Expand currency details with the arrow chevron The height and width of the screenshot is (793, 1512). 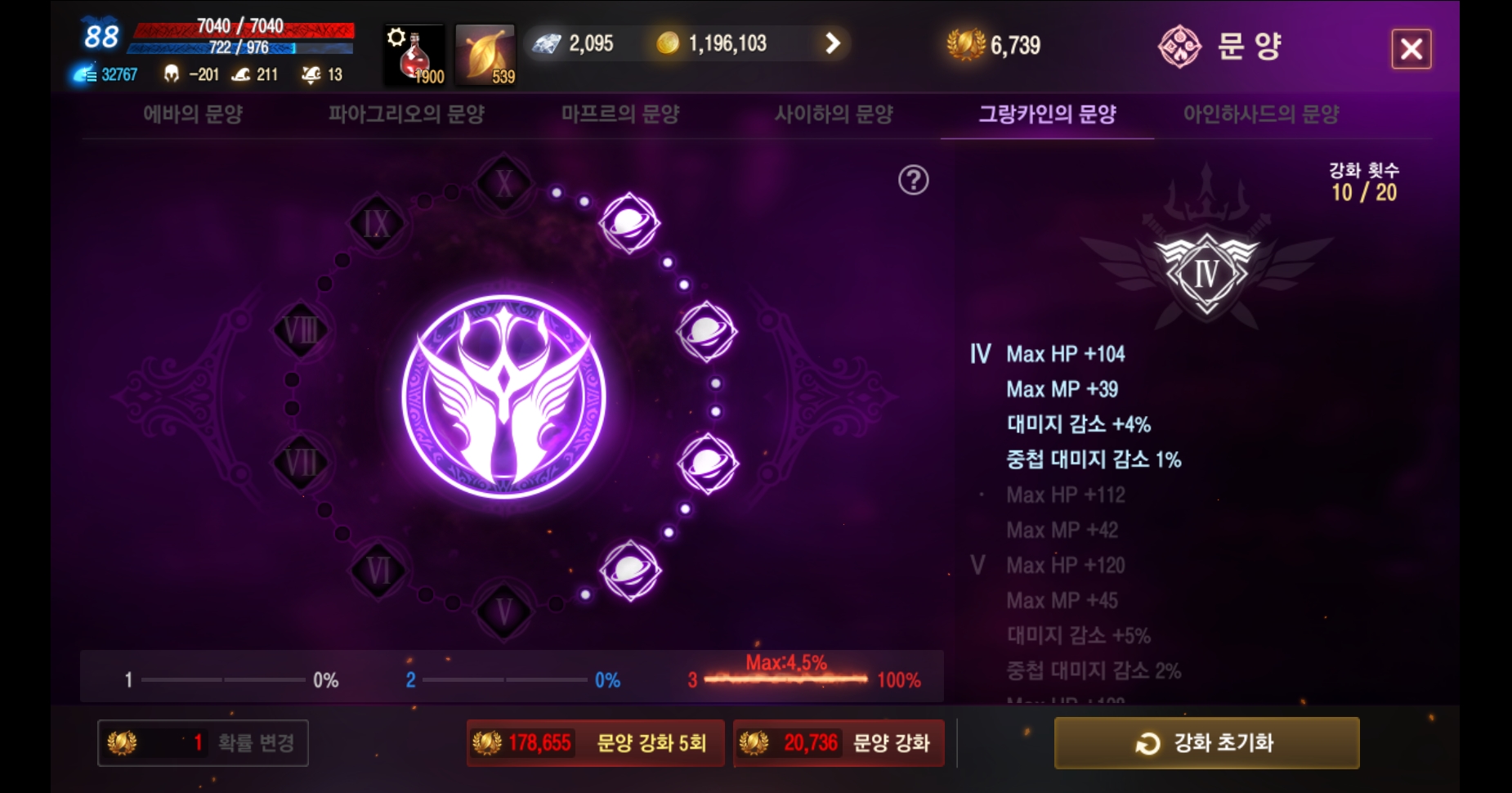coord(834,43)
